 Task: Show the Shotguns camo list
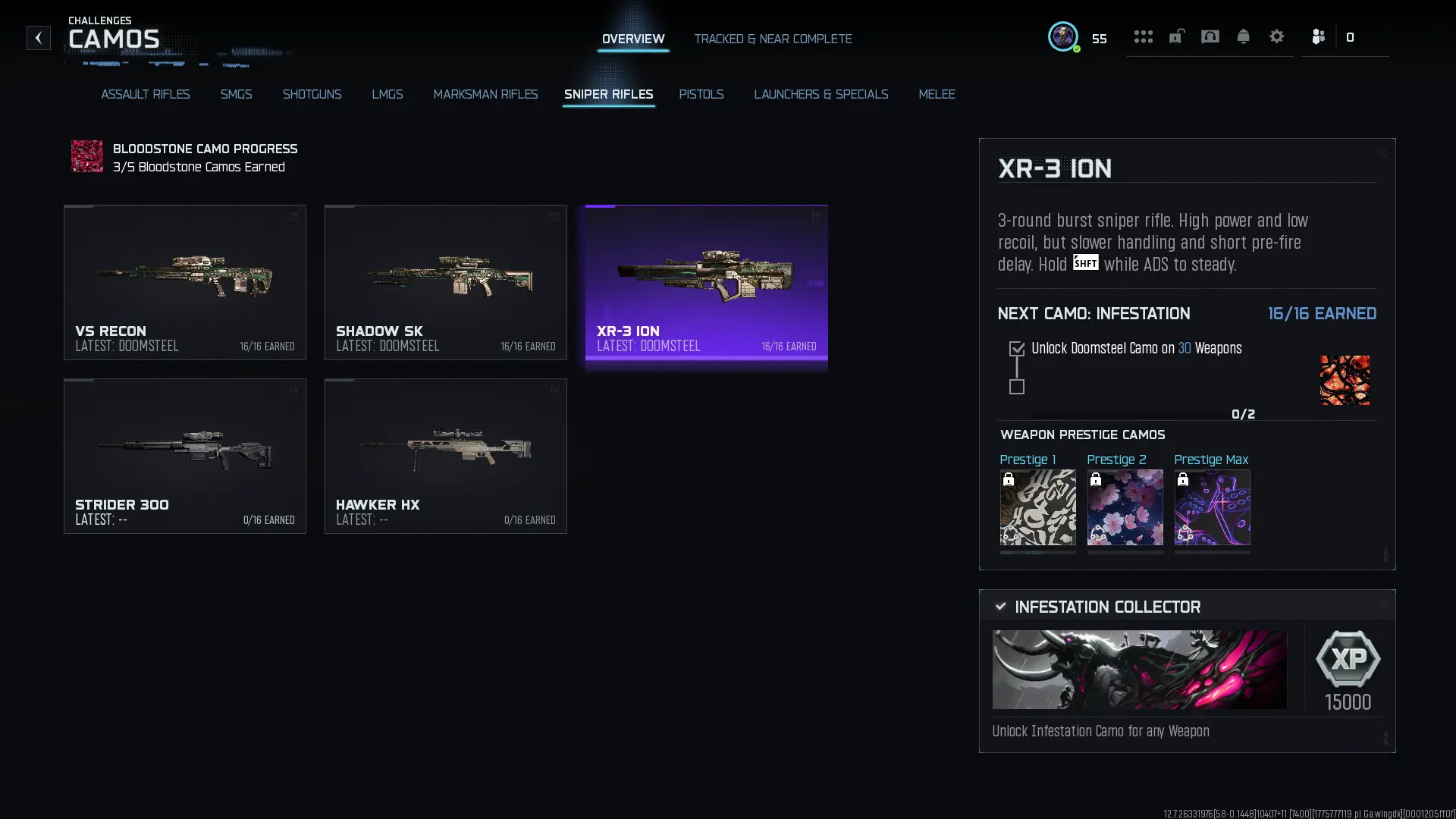312,94
